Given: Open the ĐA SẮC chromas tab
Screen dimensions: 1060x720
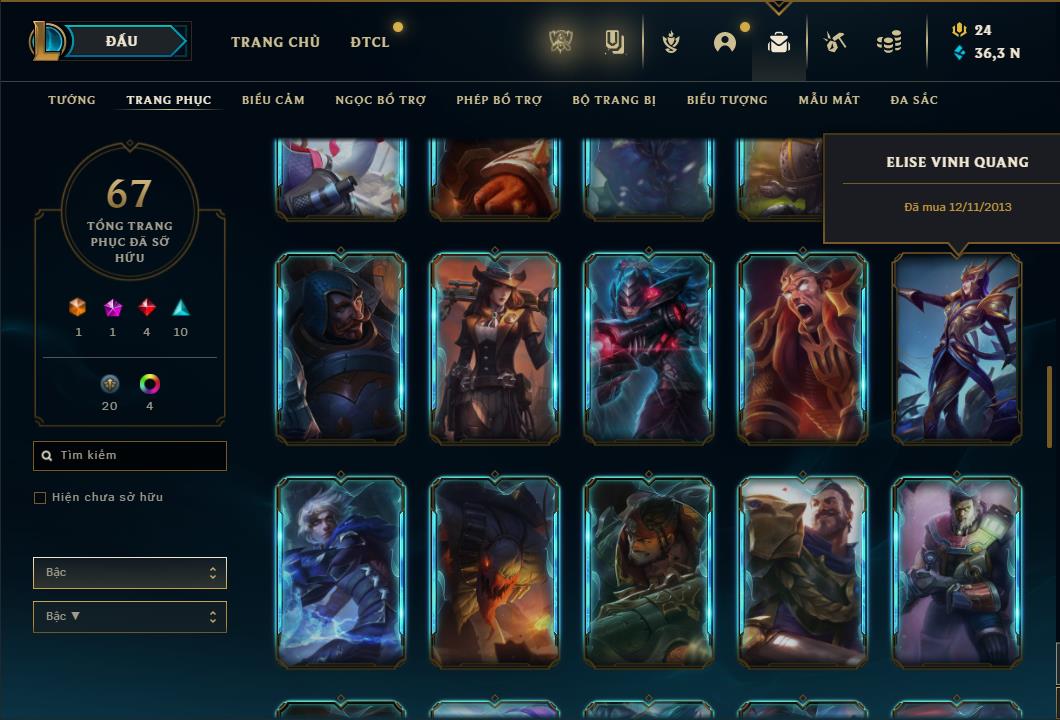Looking at the screenshot, I should coord(914,100).
